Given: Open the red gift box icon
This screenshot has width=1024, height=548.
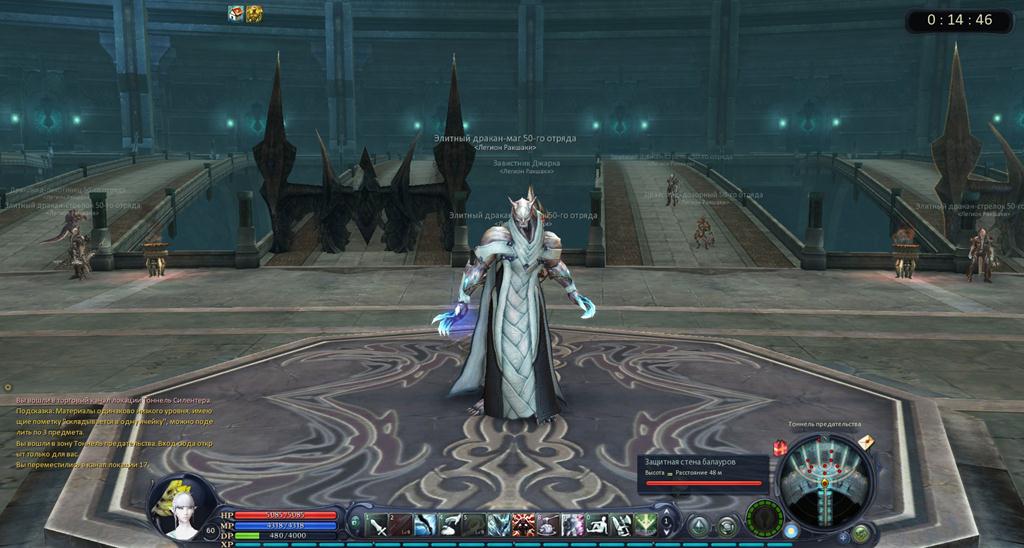Looking at the screenshot, I should pos(781,447).
